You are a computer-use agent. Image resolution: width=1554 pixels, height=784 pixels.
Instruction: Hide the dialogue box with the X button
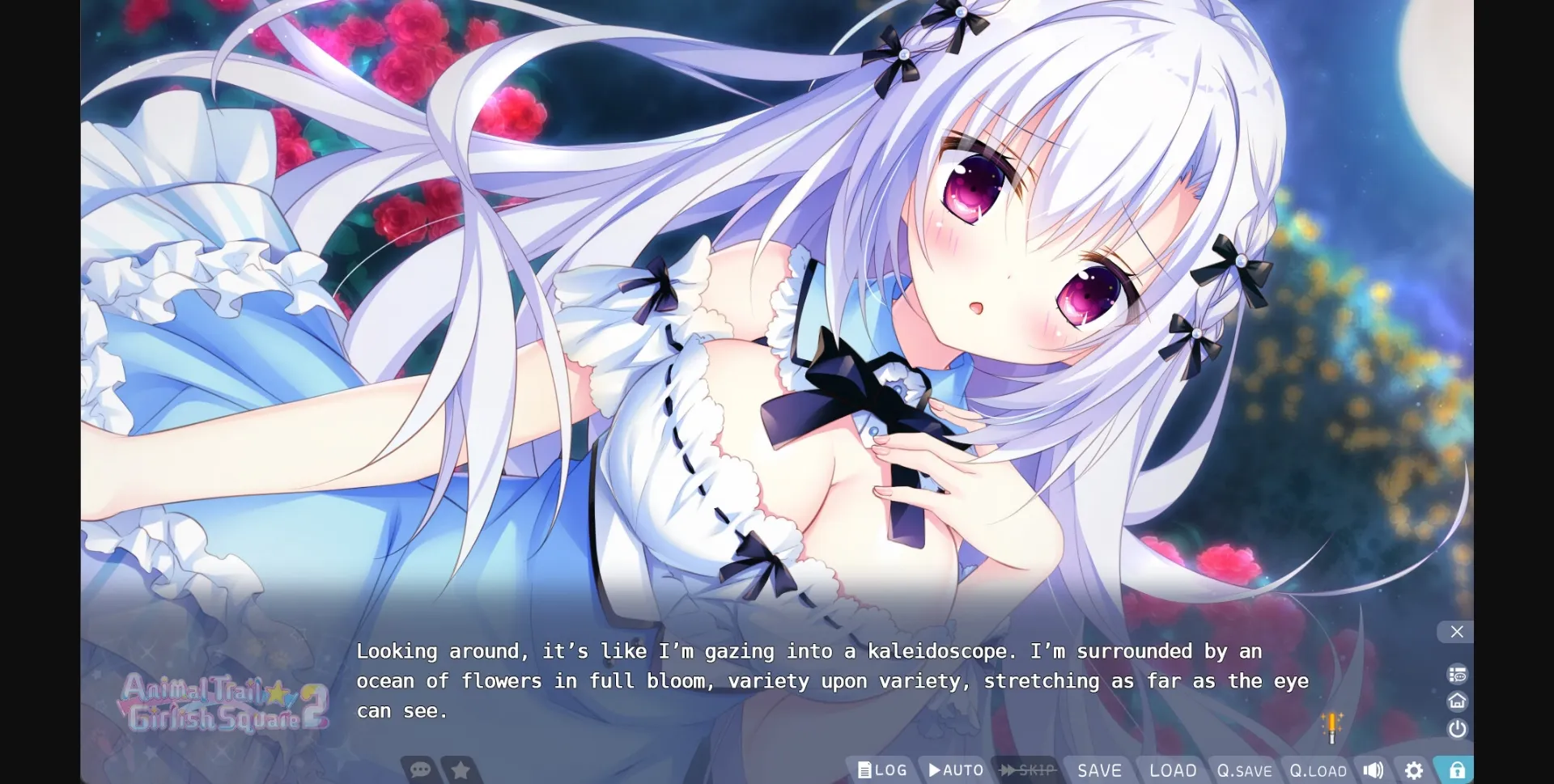pos(1456,632)
